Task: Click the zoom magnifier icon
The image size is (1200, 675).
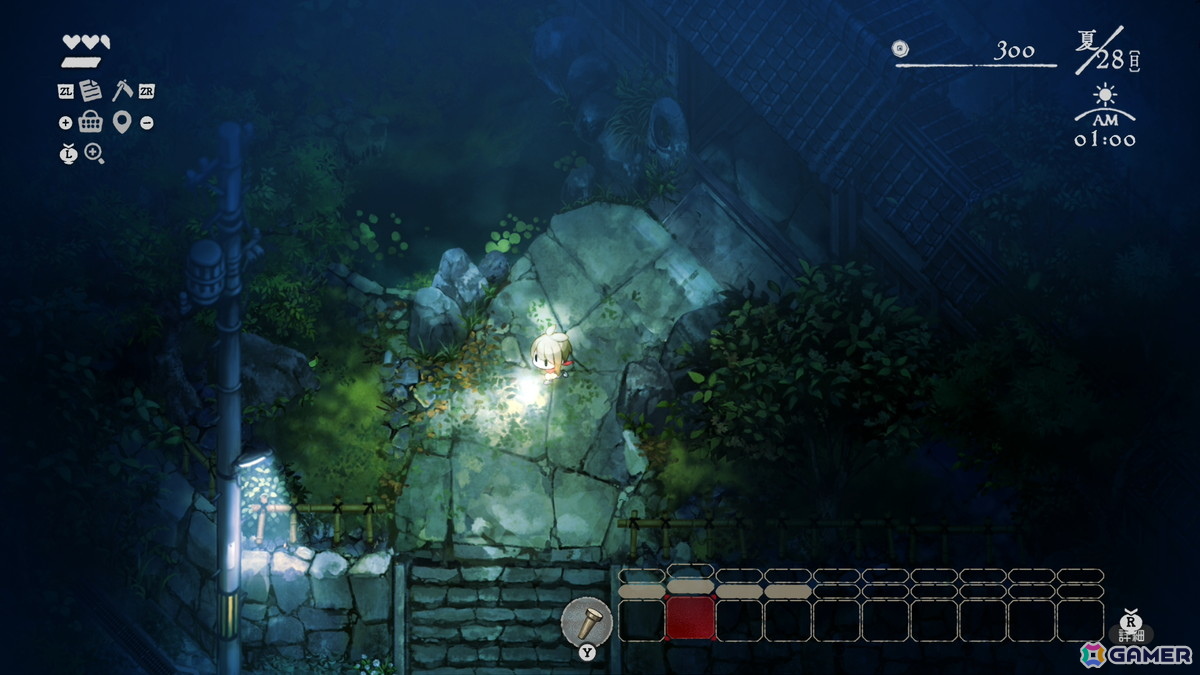Action: point(95,153)
